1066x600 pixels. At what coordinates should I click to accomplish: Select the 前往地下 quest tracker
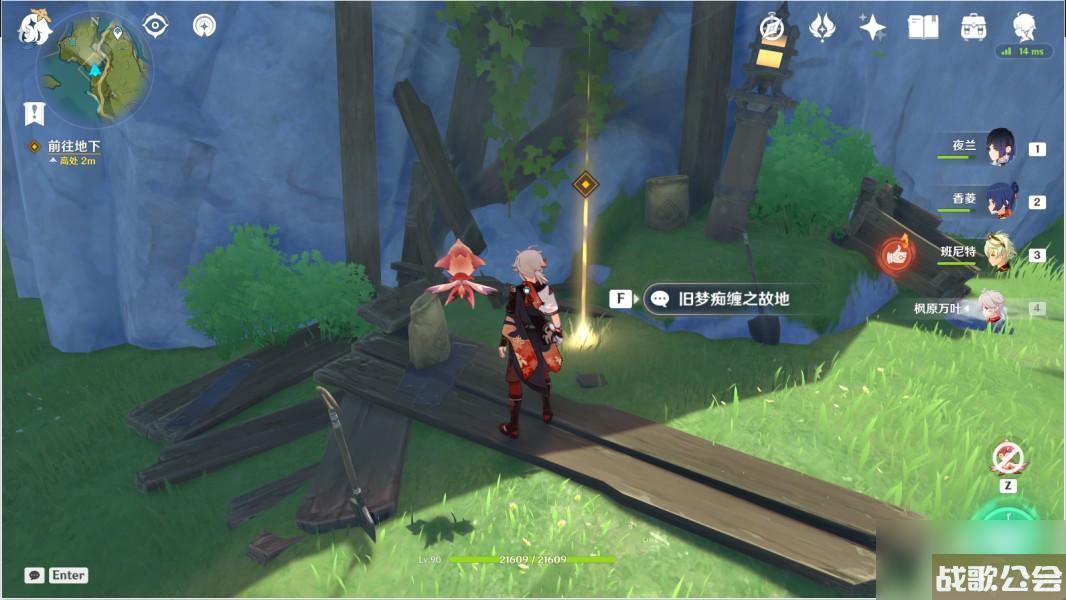click(74, 146)
